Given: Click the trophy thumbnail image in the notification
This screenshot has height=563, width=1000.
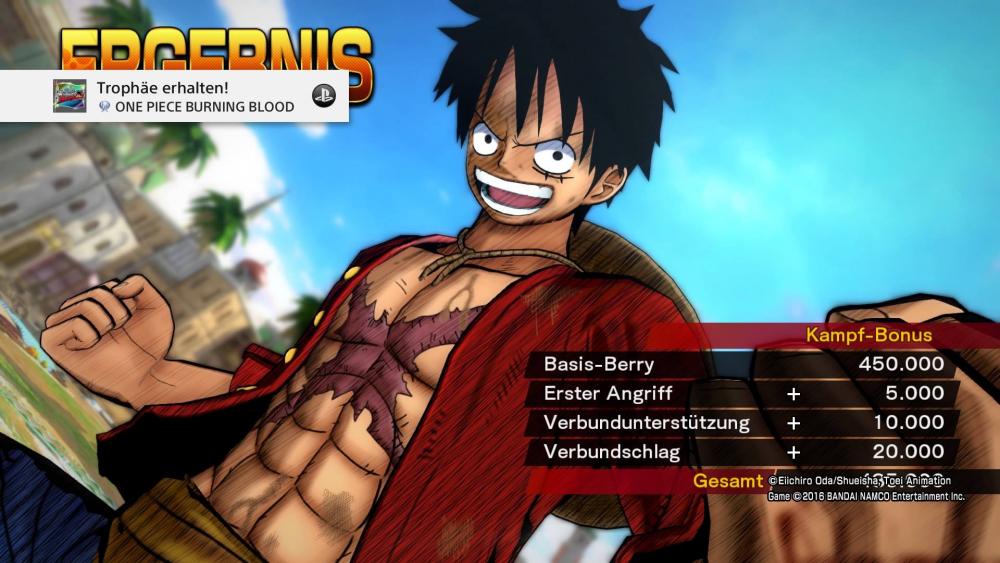Looking at the screenshot, I should pos(69,96).
